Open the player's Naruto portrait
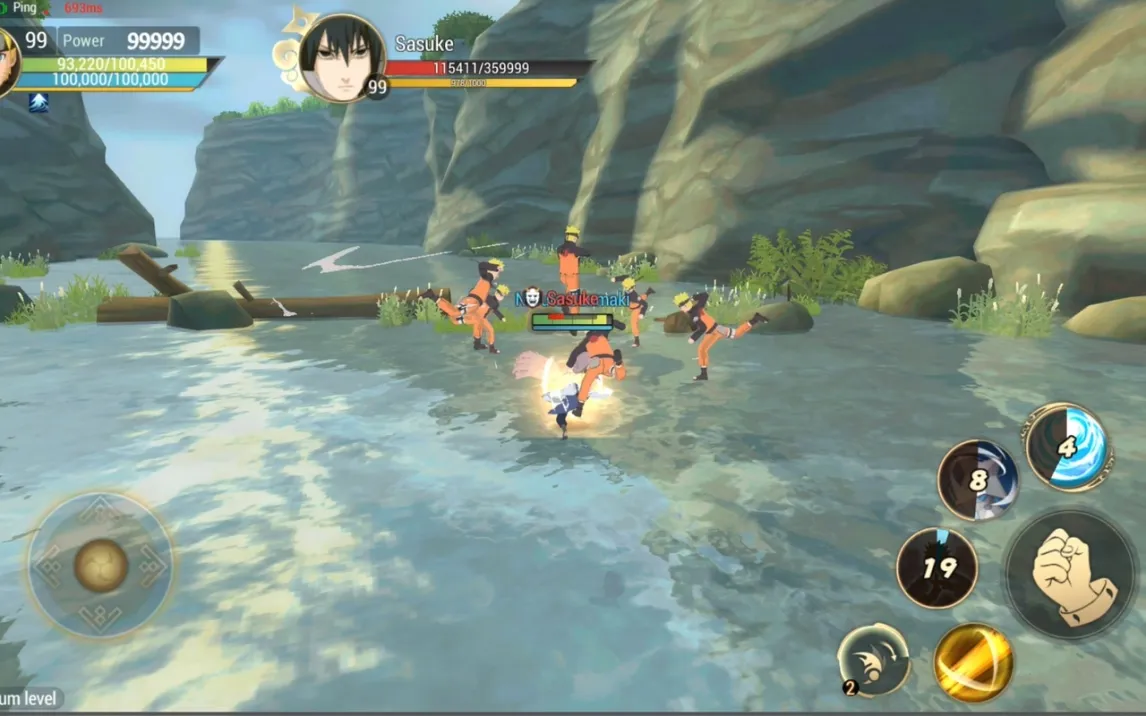Viewport: 1146px width, 716px height. point(8,62)
